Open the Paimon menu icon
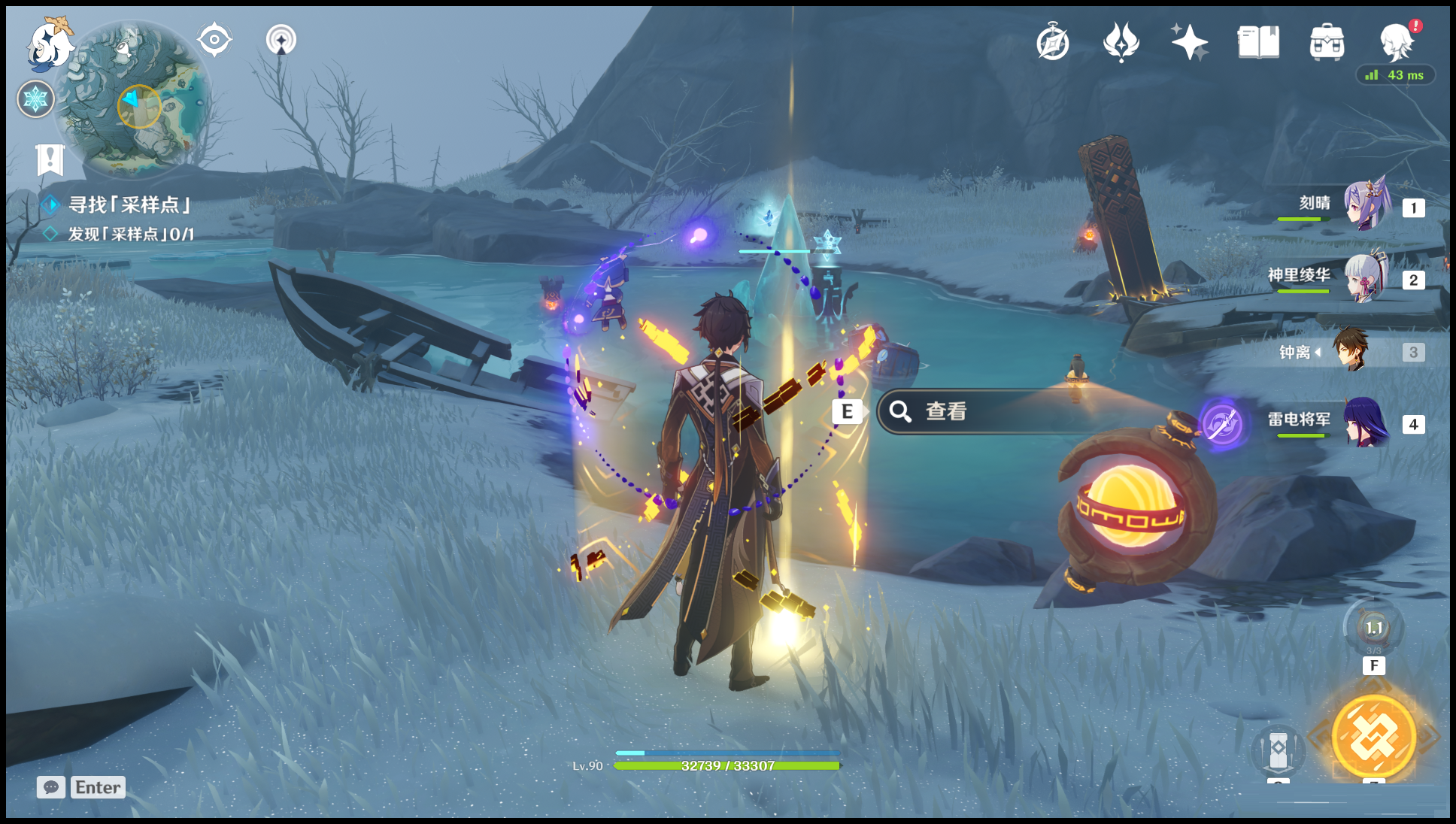1456x824 pixels. [x=50, y=43]
